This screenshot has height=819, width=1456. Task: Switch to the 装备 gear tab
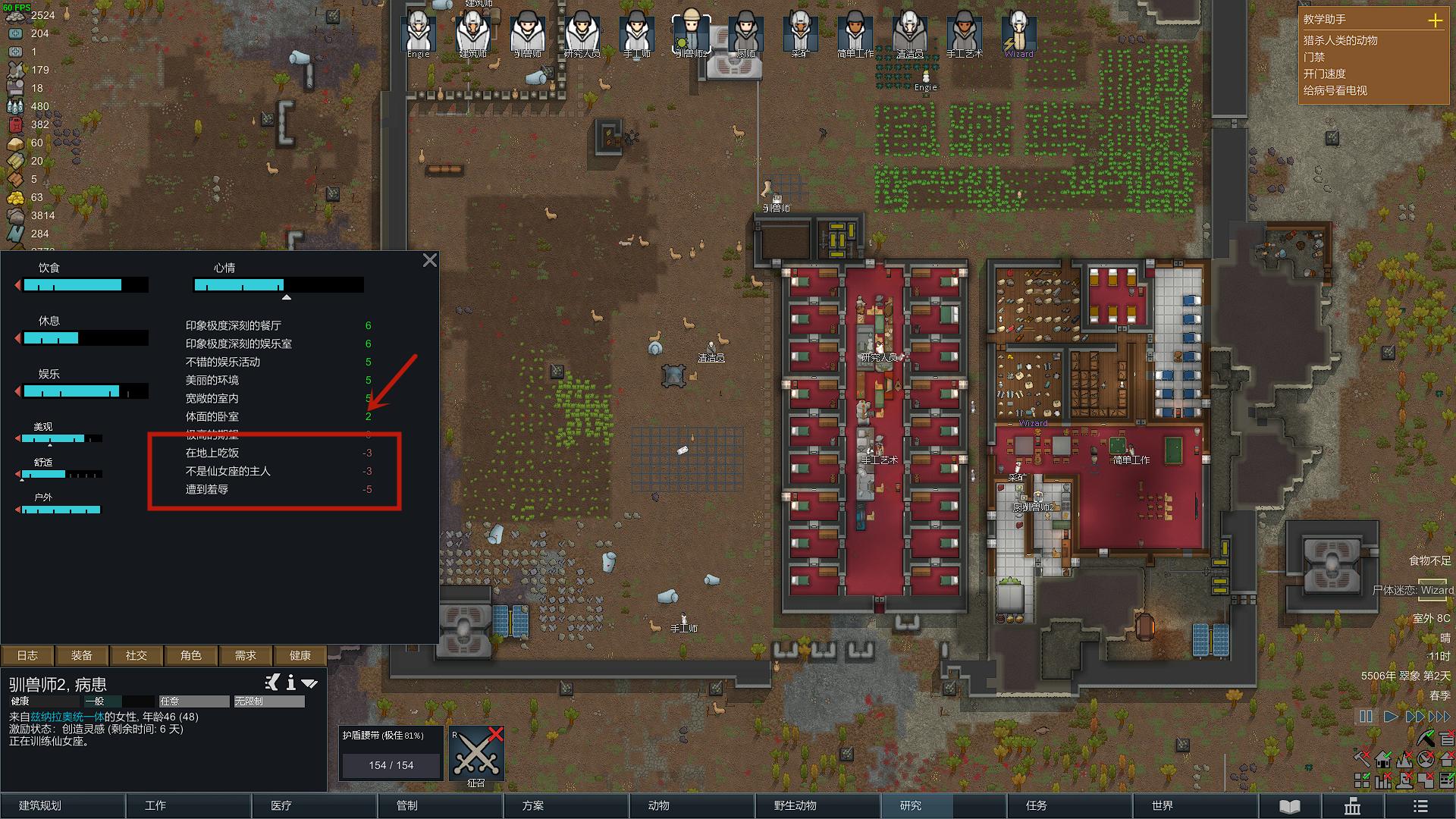[x=82, y=655]
